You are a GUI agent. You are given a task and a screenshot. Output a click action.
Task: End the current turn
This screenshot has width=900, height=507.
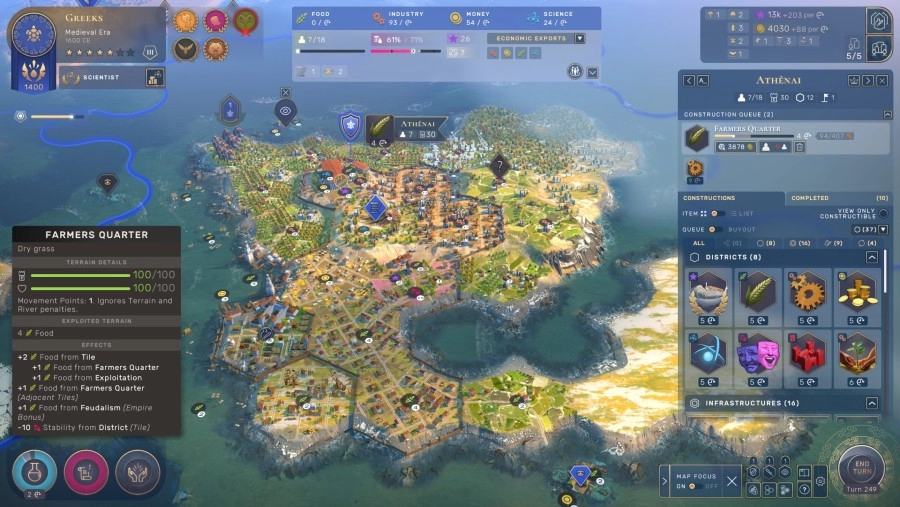tap(861, 466)
